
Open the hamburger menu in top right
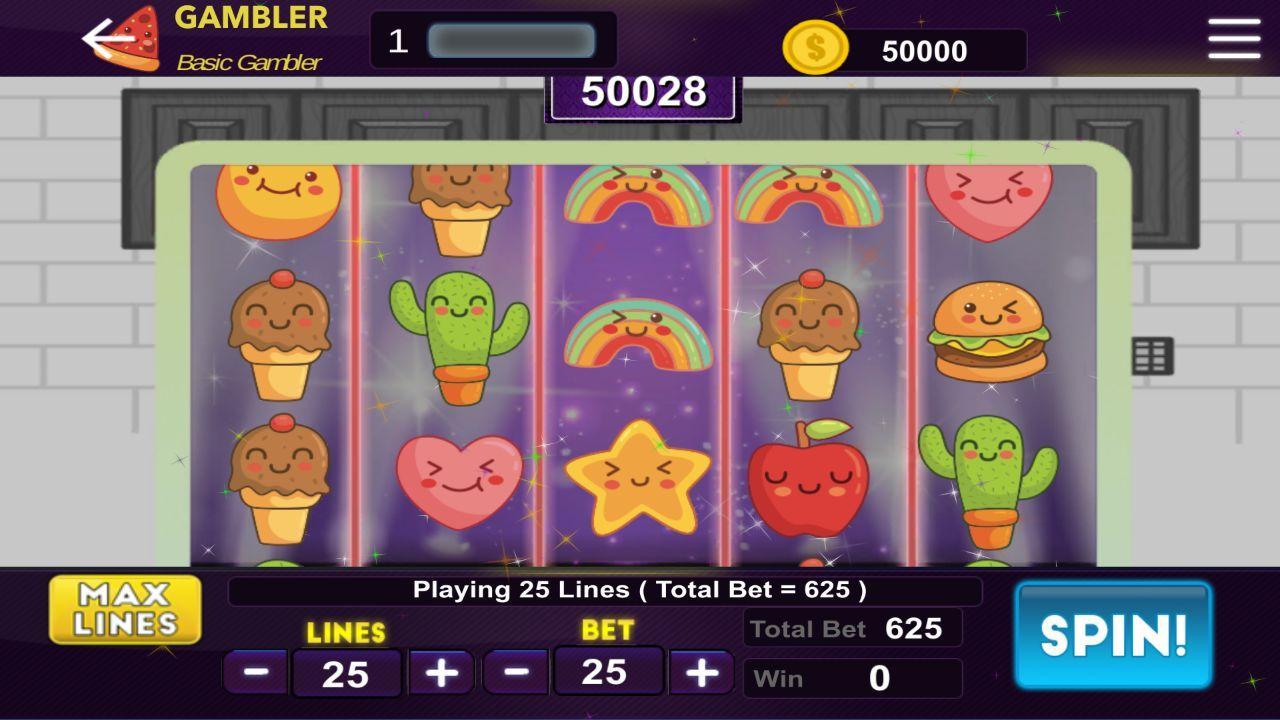1235,40
